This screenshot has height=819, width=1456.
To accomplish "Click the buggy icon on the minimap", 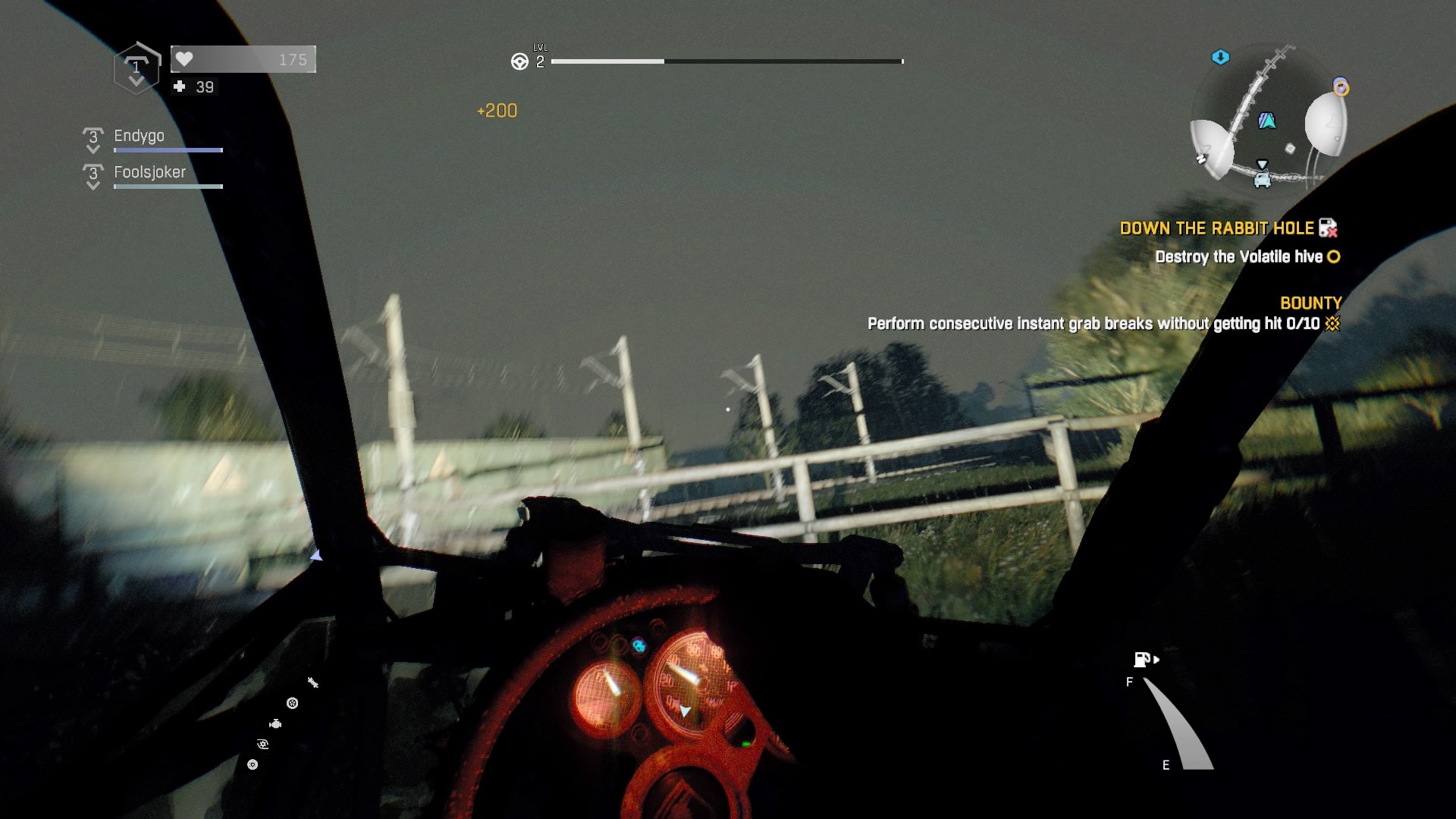I will click(x=1263, y=179).
